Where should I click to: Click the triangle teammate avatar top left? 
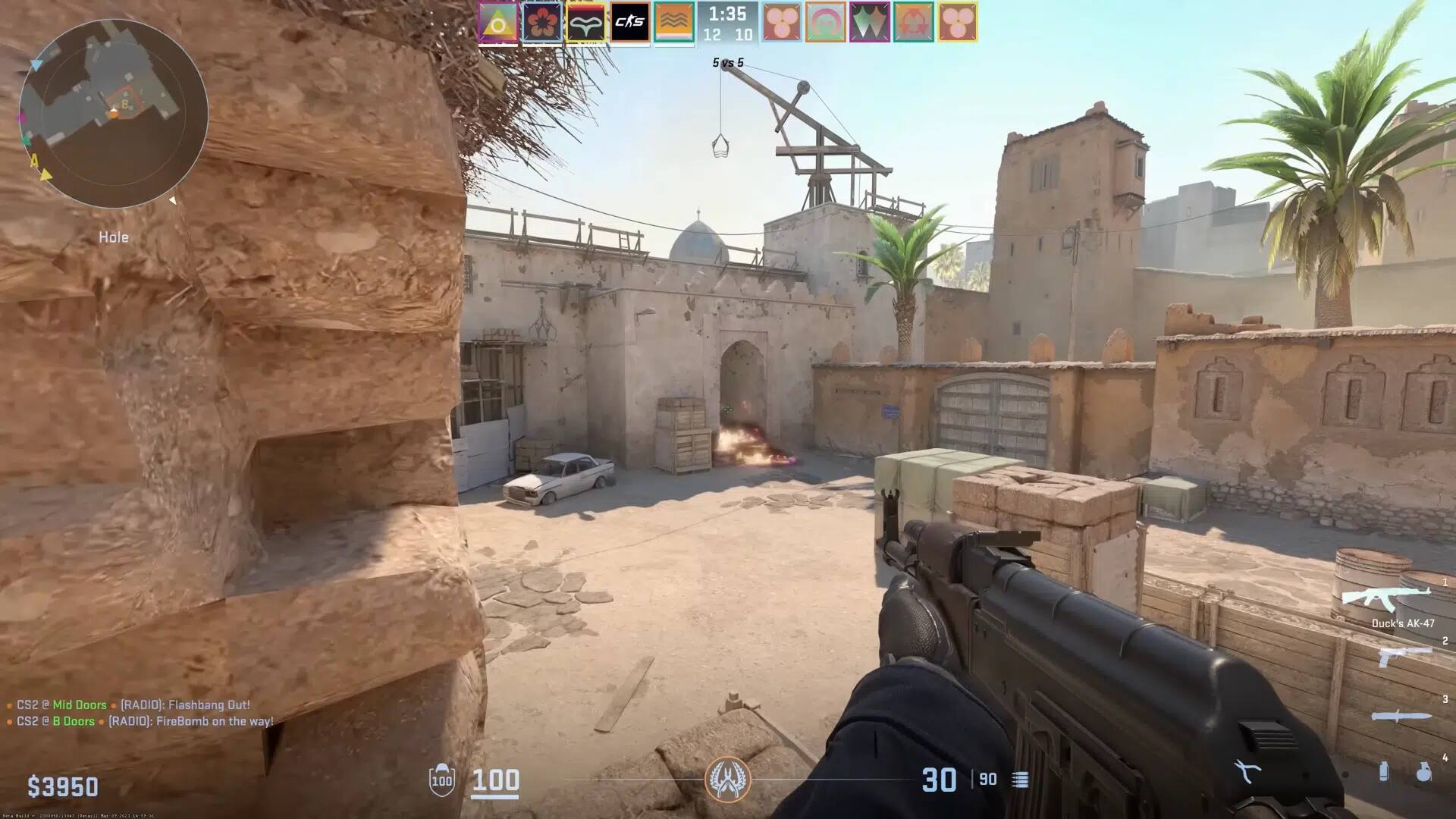click(x=497, y=22)
